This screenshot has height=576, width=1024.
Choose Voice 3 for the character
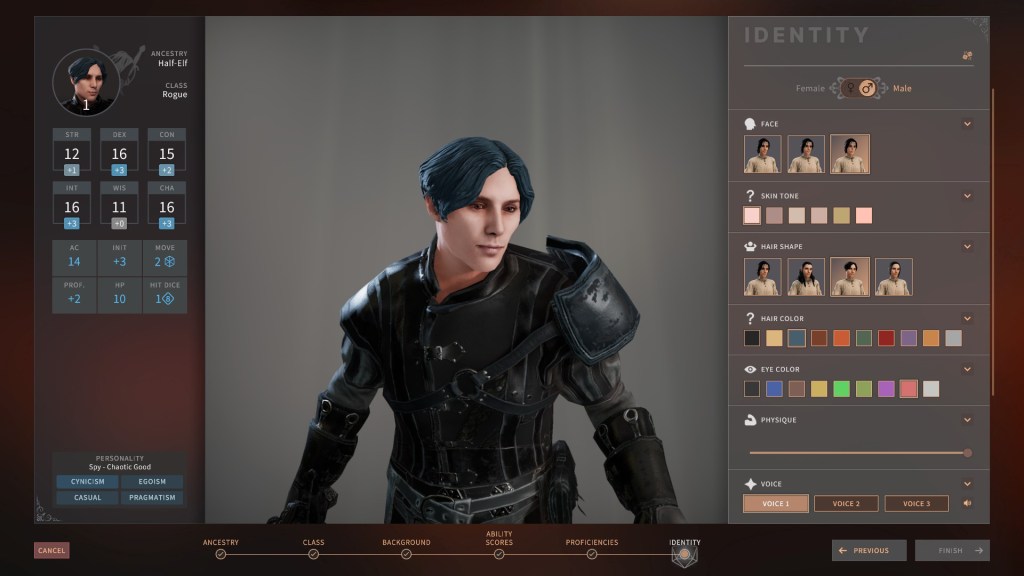click(916, 503)
